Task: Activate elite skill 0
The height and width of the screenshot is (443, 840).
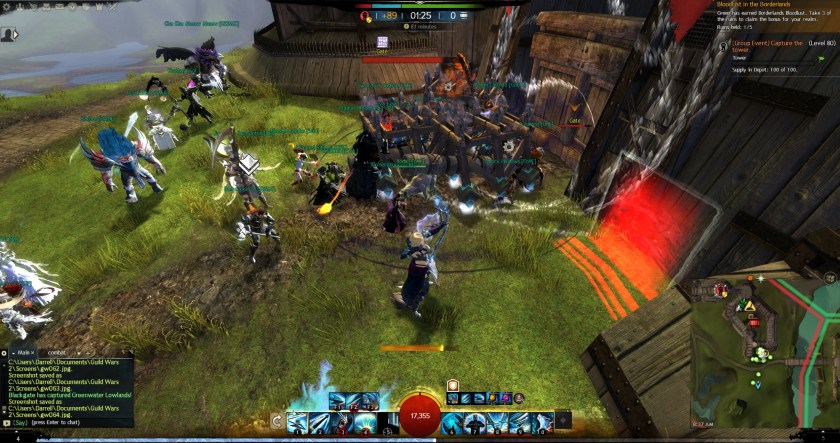Action: 541,423
